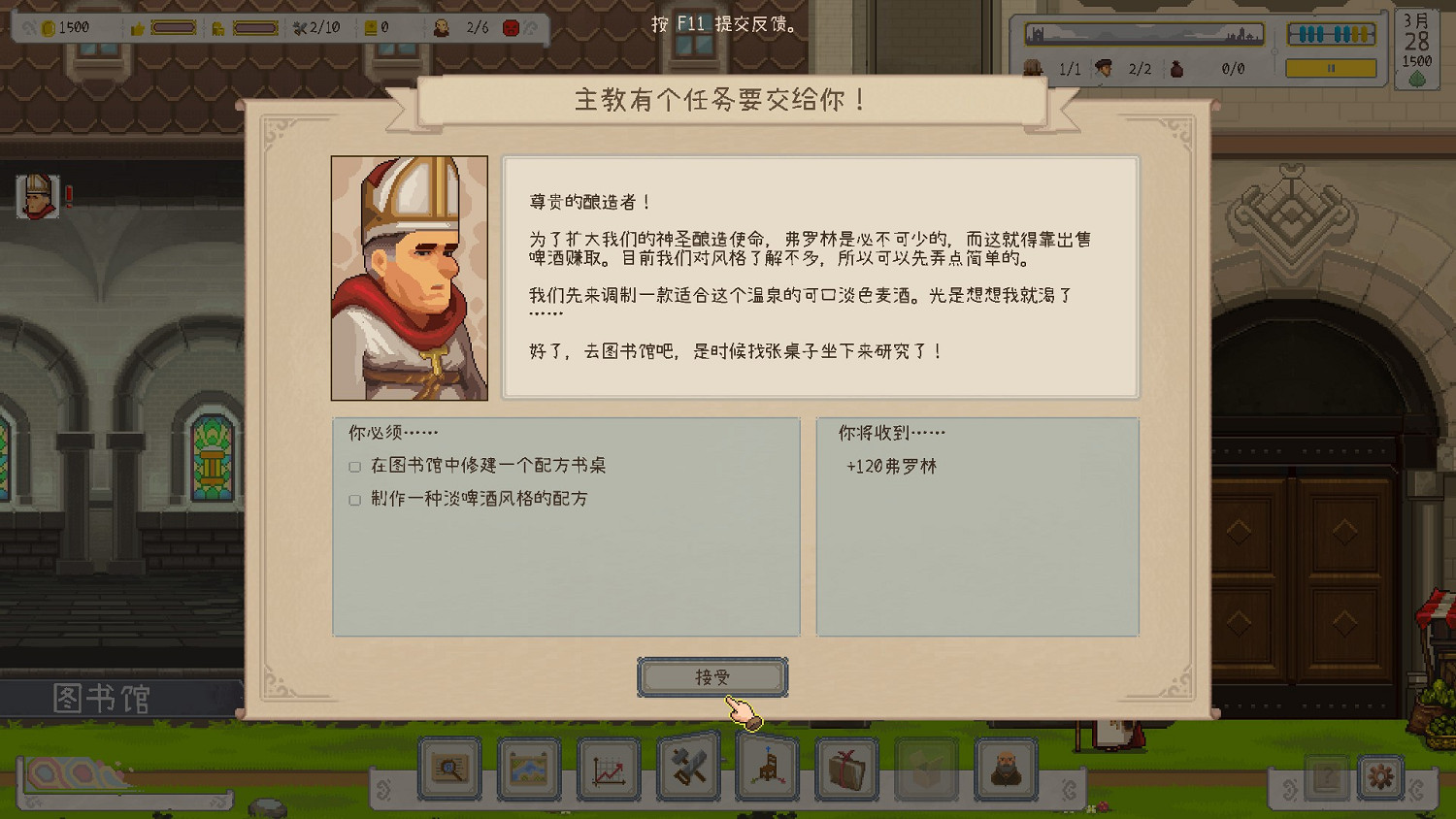Open the help question mark panel
This screenshot has height=819, width=1456.
1328,776
